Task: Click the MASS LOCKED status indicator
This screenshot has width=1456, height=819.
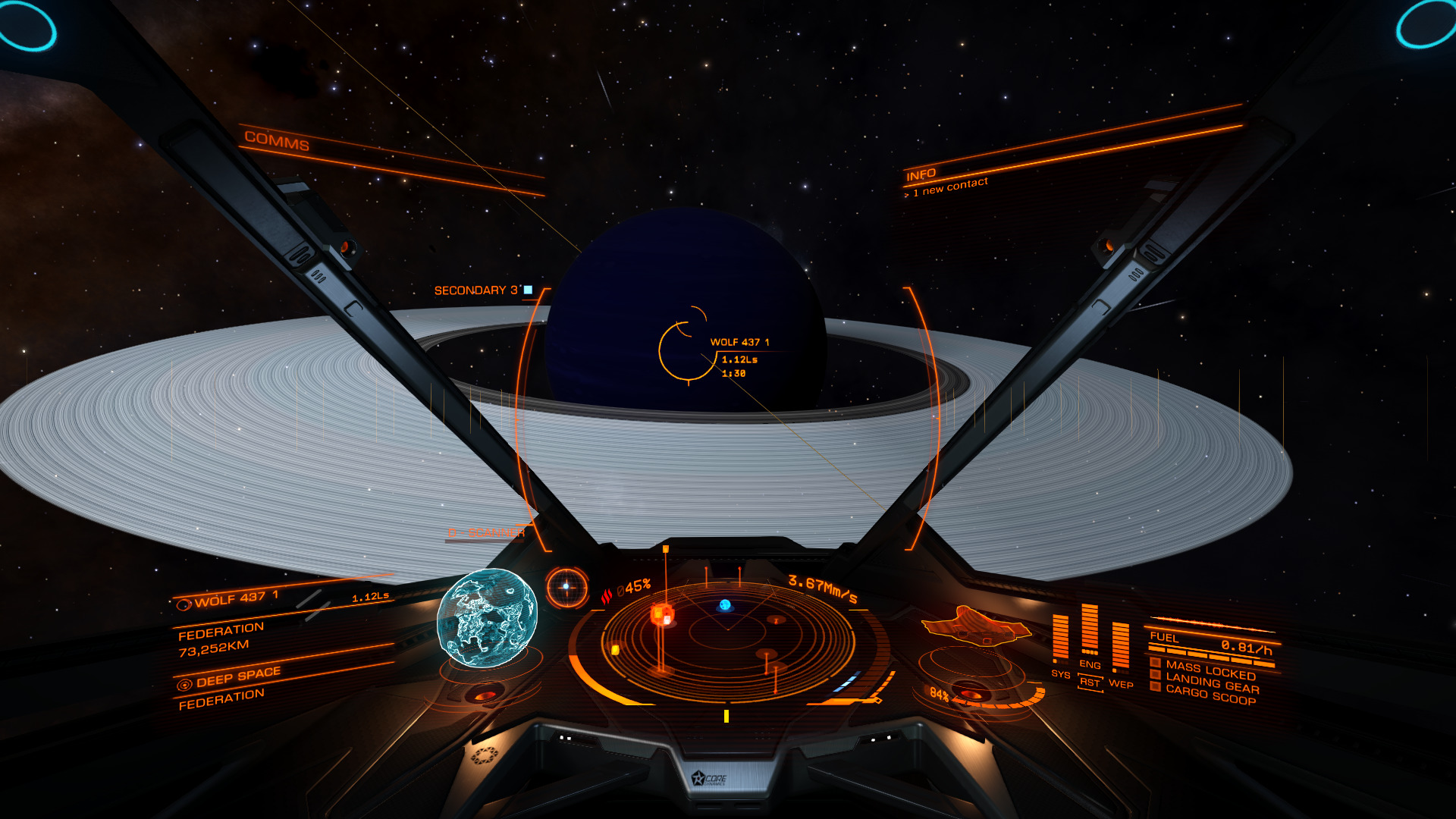Action: coord(1210,670)
